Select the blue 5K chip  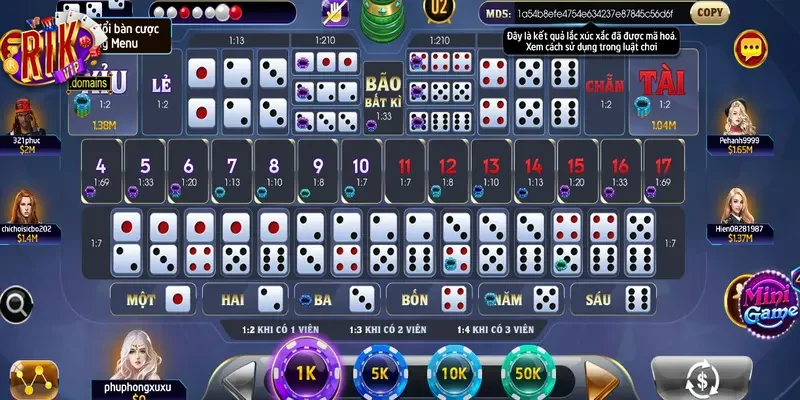pyautogui.click(x=379, y=373)
